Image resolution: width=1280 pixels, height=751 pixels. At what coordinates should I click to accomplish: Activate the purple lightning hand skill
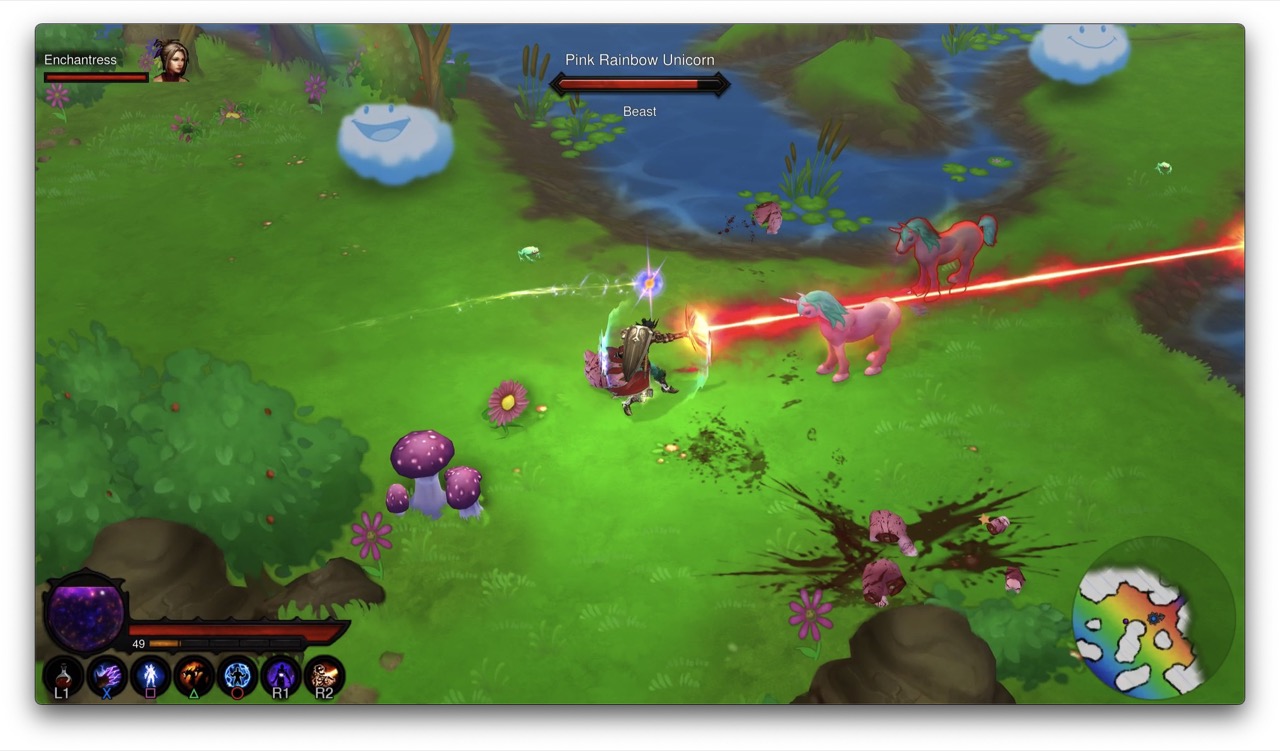click(x=106, y=677)
